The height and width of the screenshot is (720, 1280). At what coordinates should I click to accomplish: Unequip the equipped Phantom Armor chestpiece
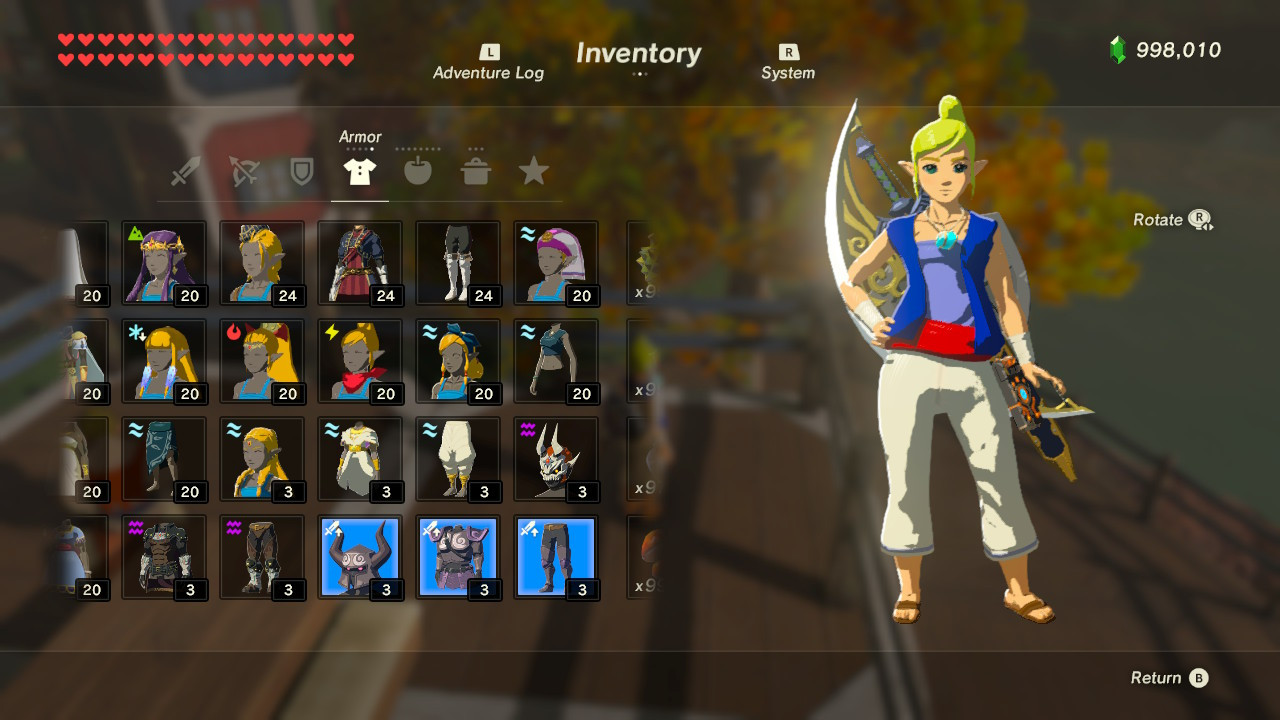pyautogui.click(x=457, y=557)
